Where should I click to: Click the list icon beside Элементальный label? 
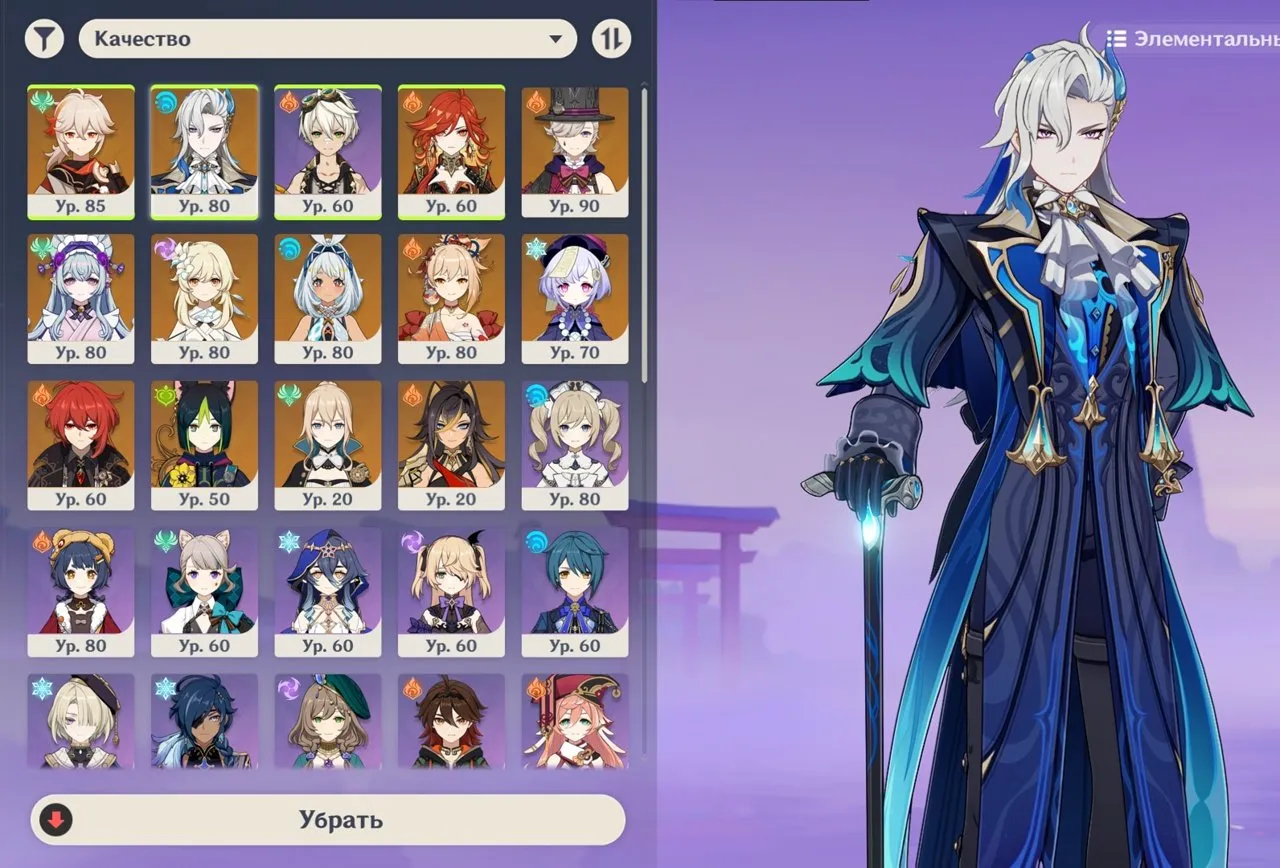point(1117,40)
